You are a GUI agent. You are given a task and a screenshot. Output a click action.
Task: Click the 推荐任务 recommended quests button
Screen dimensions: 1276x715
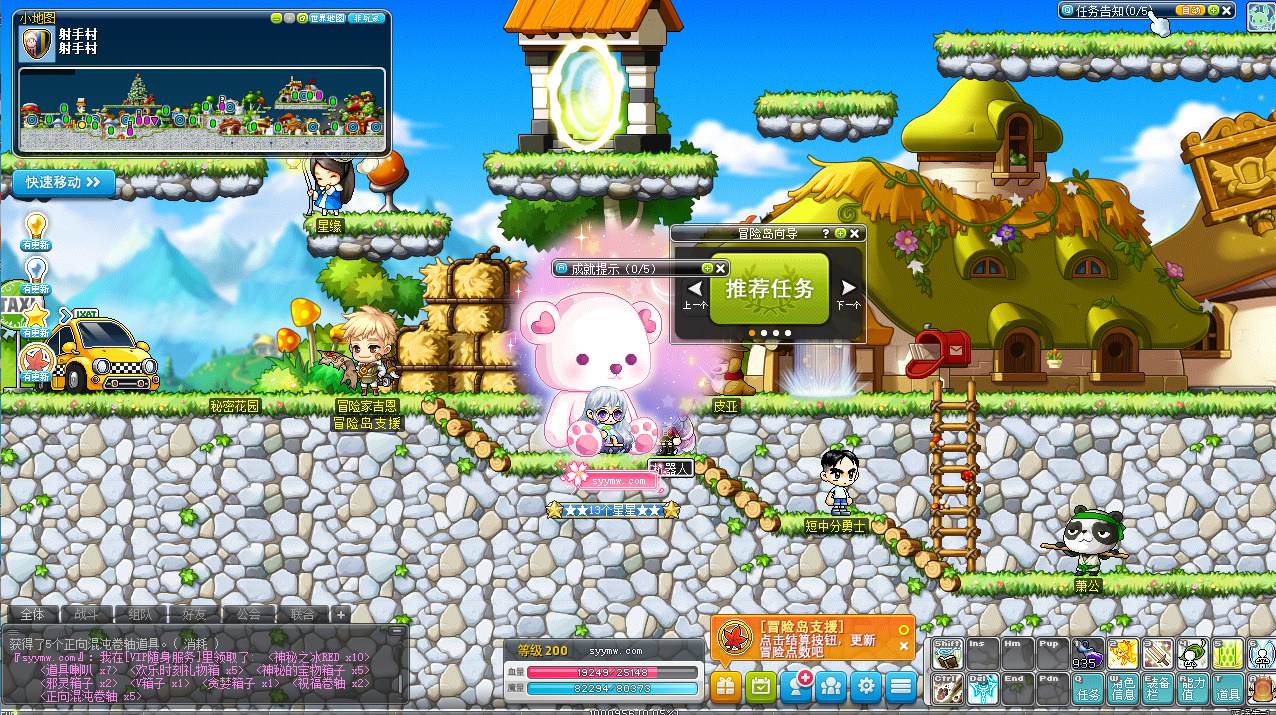(769, 289)
